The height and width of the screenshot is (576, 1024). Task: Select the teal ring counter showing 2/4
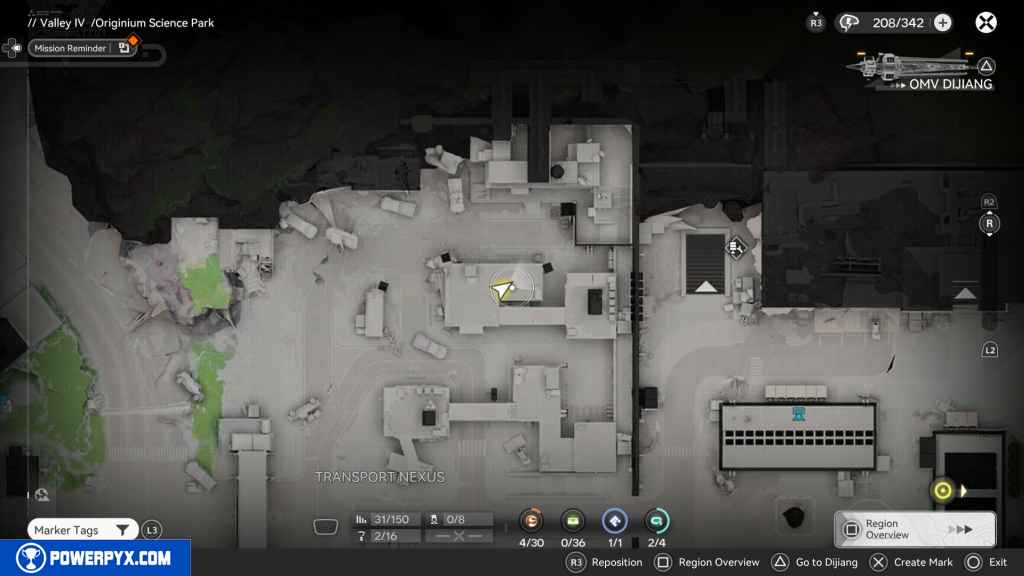tap(657, 520)
